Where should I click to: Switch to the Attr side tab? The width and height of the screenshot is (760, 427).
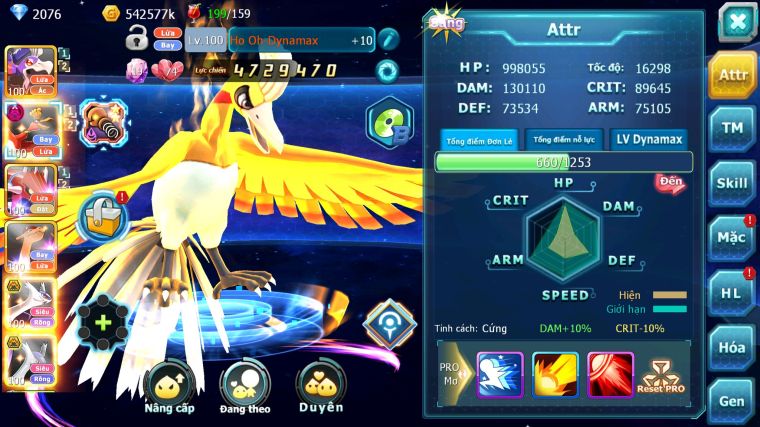[733, 75]
